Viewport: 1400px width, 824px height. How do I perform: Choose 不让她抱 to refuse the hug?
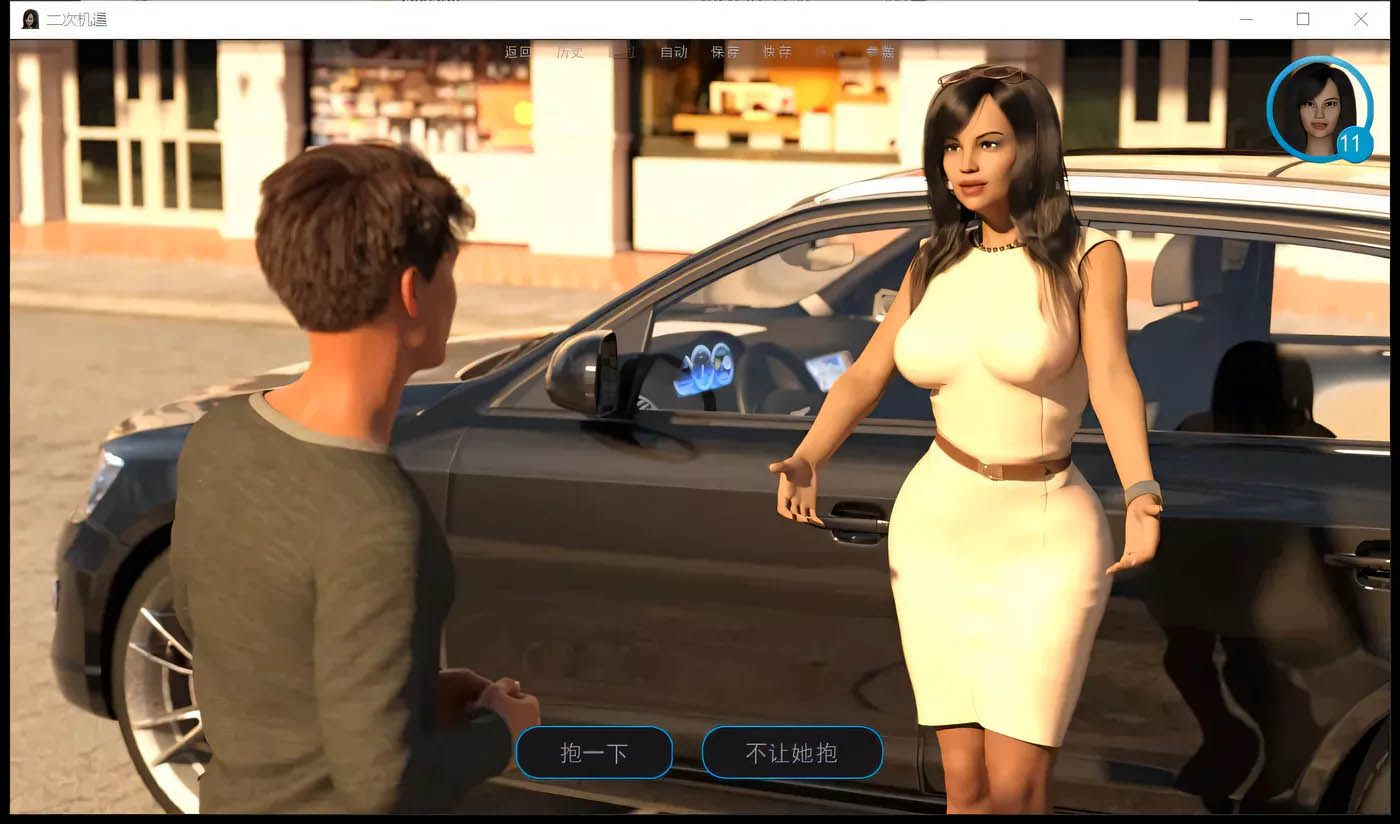point(792,752)
